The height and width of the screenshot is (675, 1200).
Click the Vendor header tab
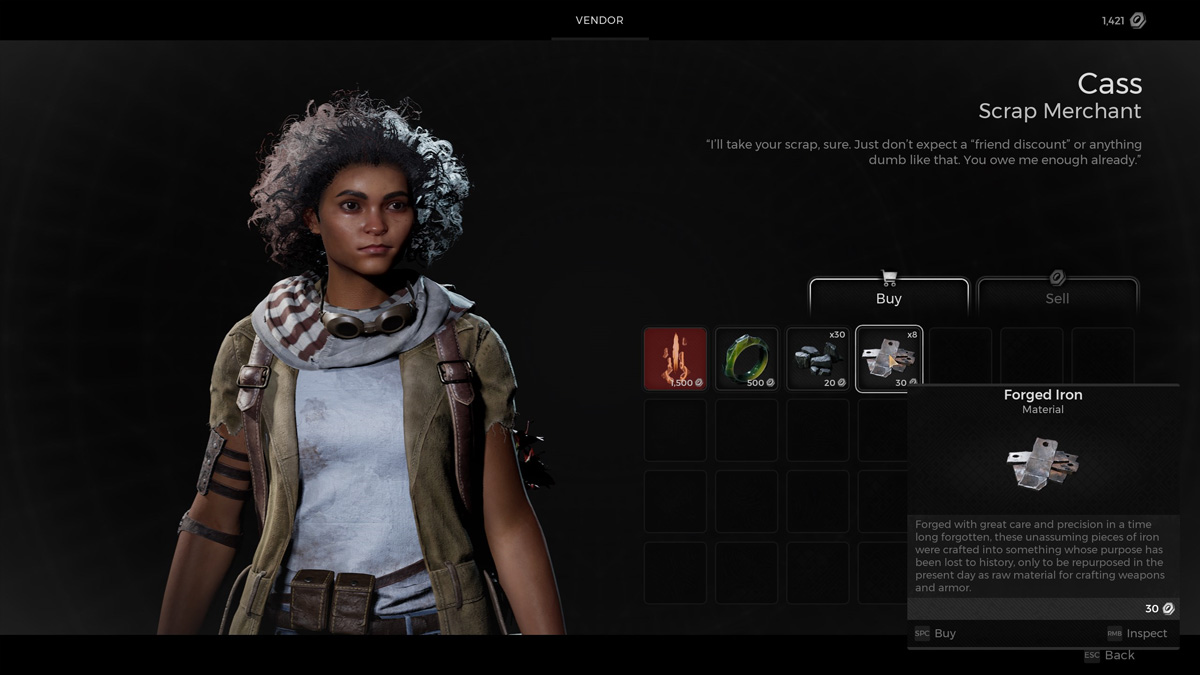[599, 21]
